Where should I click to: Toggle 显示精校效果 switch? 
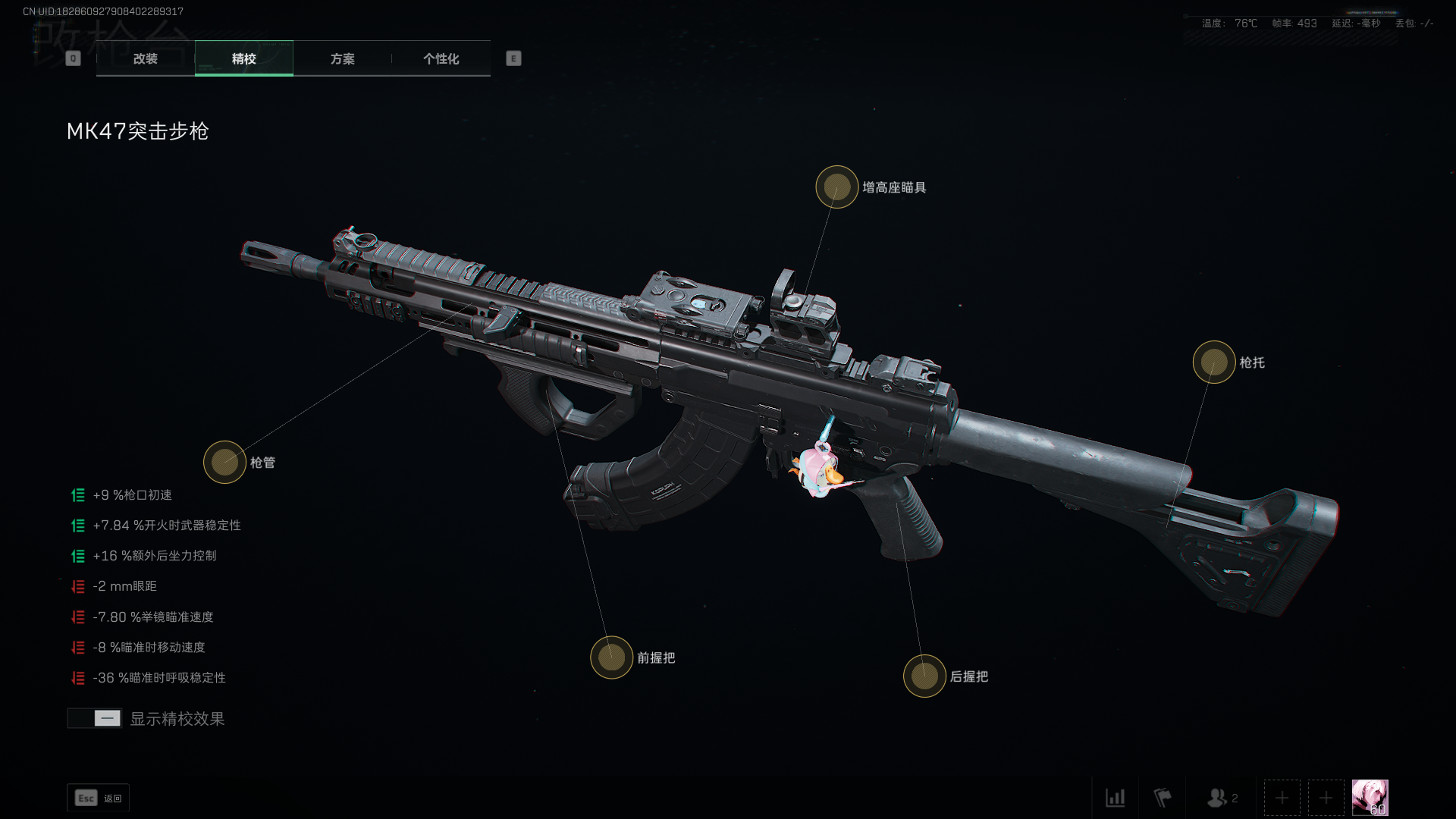[95, 718]
